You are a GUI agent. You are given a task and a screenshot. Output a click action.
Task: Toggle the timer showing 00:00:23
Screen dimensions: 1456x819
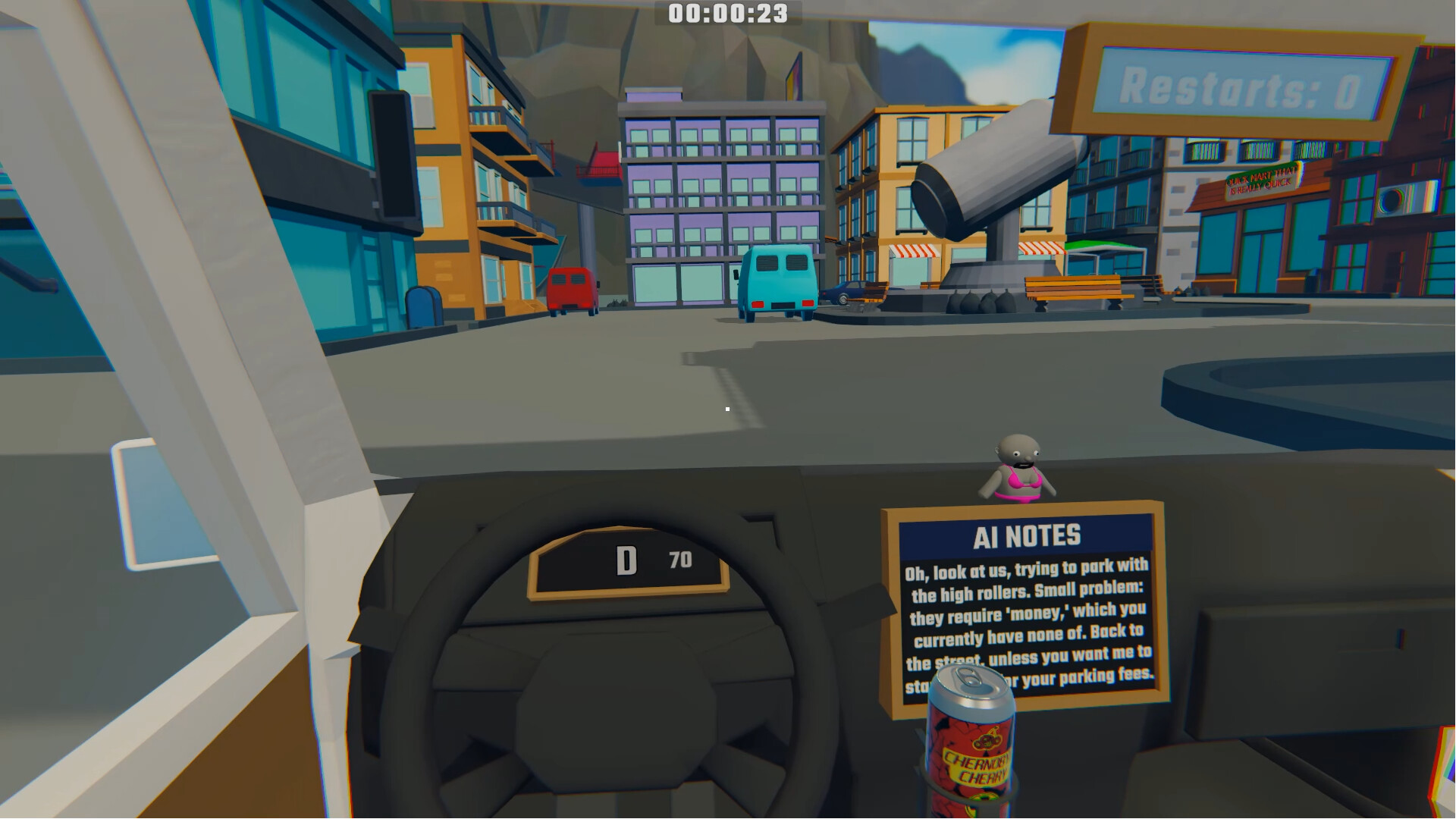pyautogui.click(x=724, y=13)
